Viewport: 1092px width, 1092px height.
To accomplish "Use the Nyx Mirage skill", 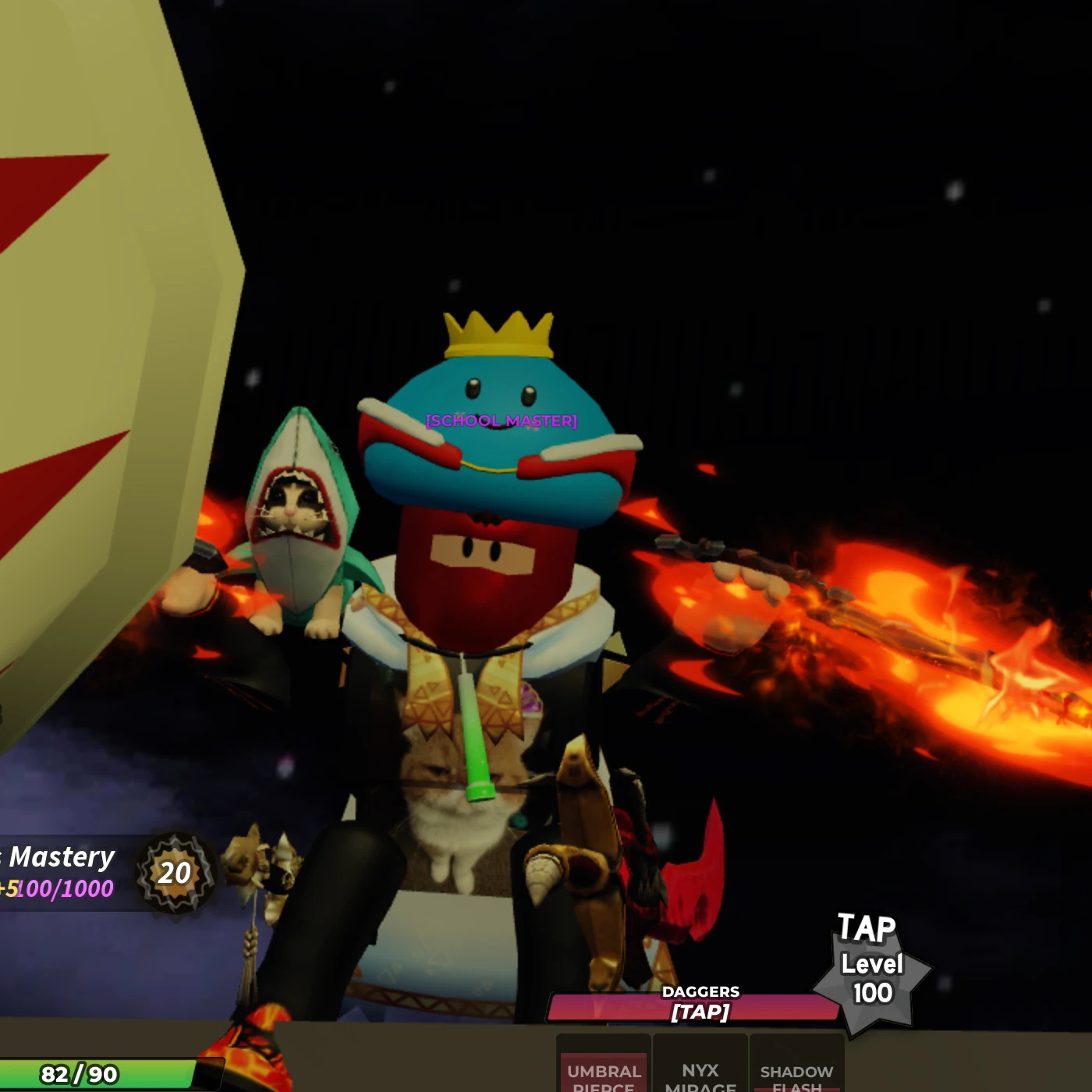I will click(700, 1067).
